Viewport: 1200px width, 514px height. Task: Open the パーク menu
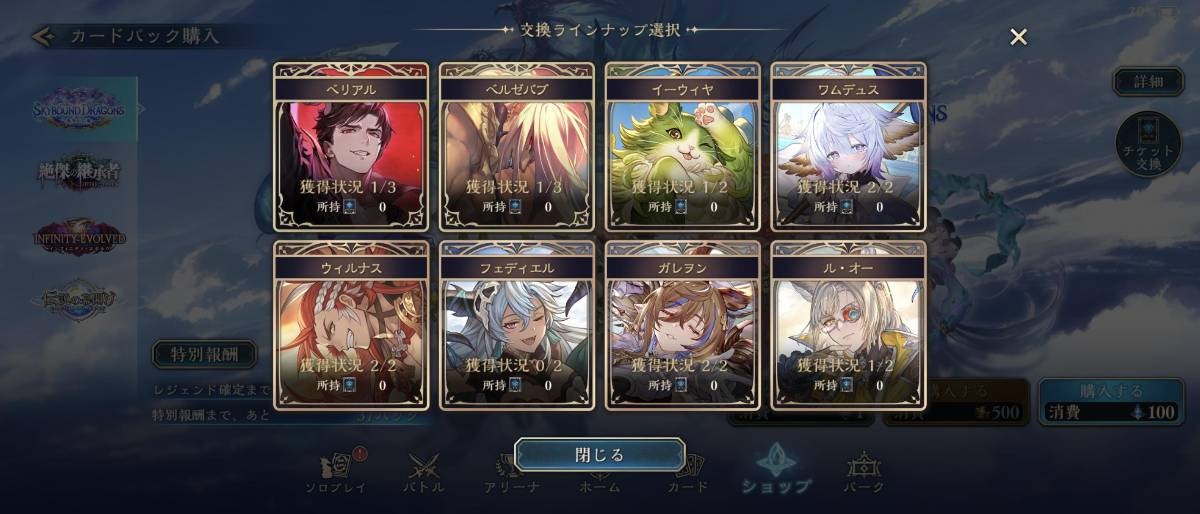[864, 474]
